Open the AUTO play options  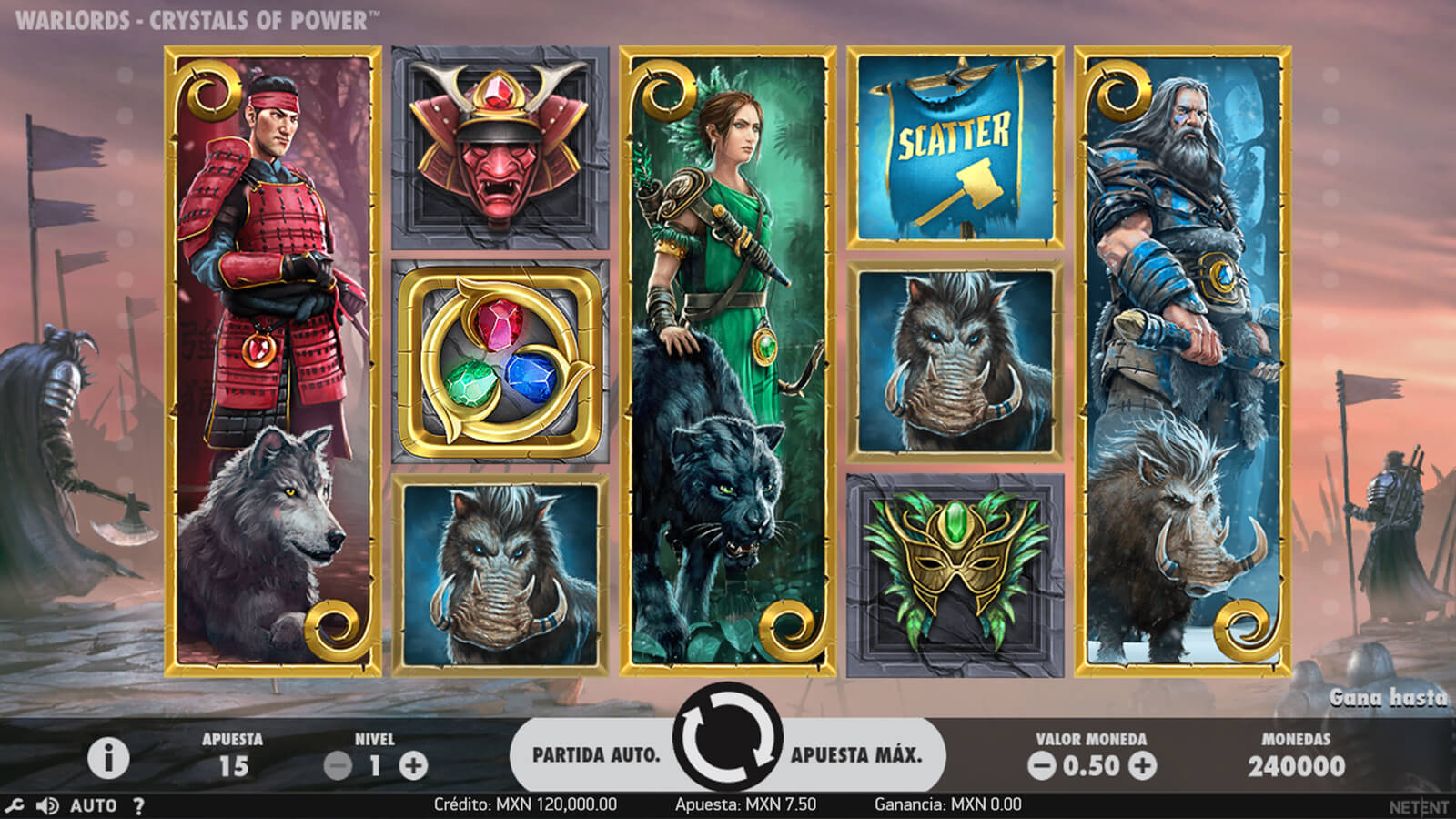(94, 805)
